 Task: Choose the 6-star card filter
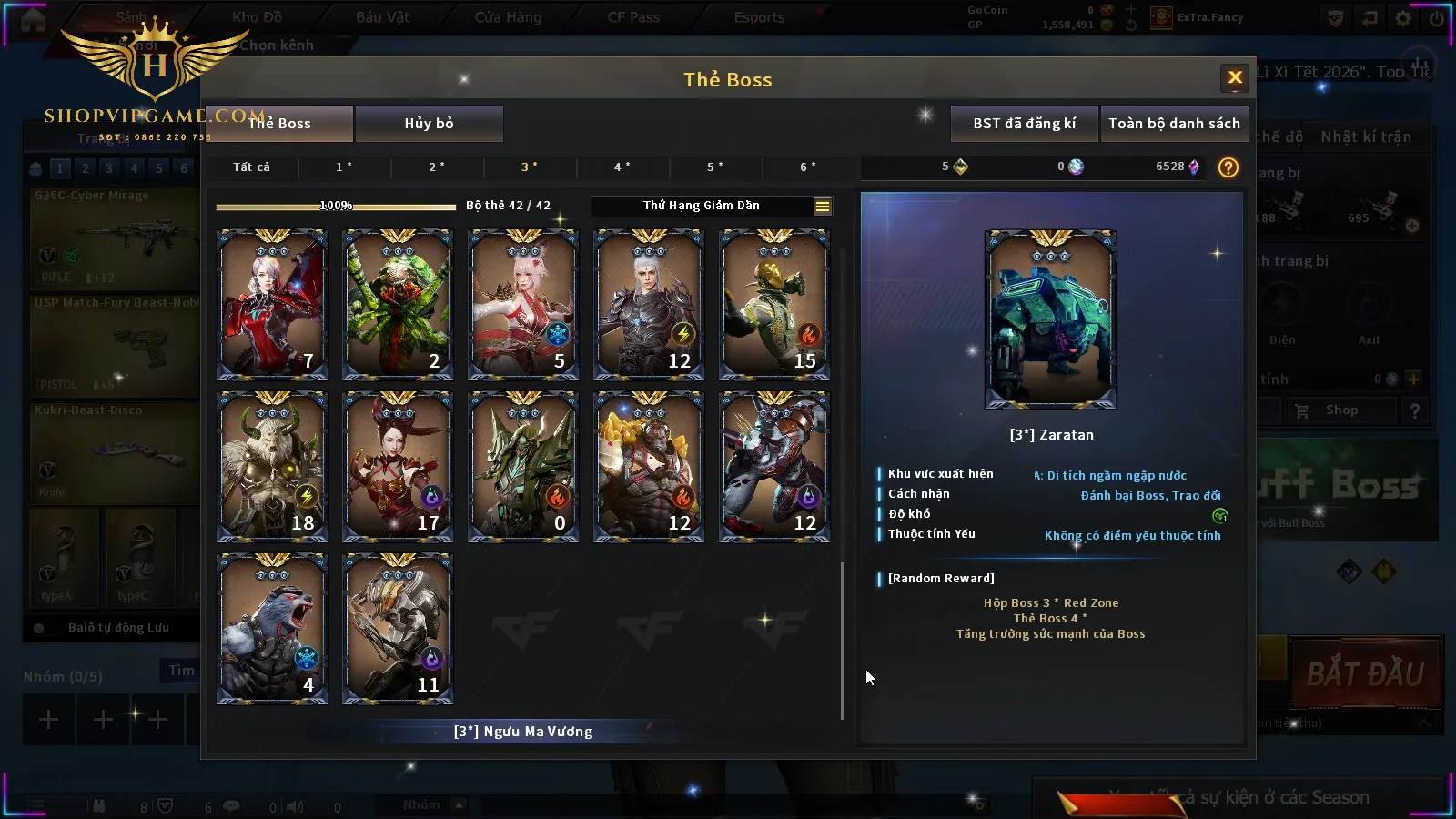click(808, 167)
